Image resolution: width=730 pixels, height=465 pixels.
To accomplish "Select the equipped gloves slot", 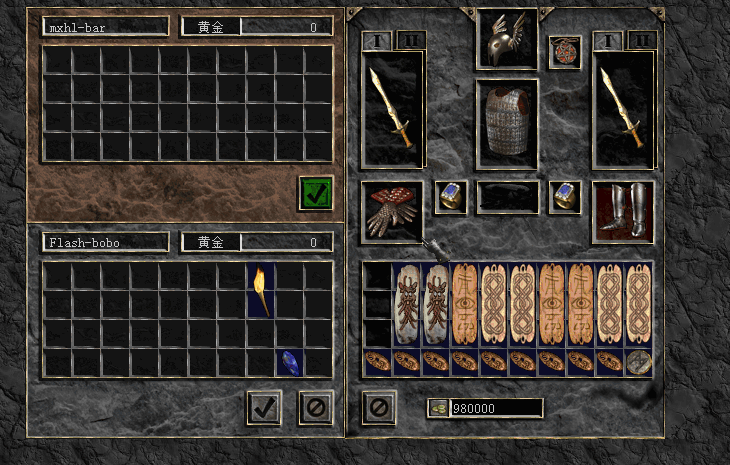I will click(392, 210).
